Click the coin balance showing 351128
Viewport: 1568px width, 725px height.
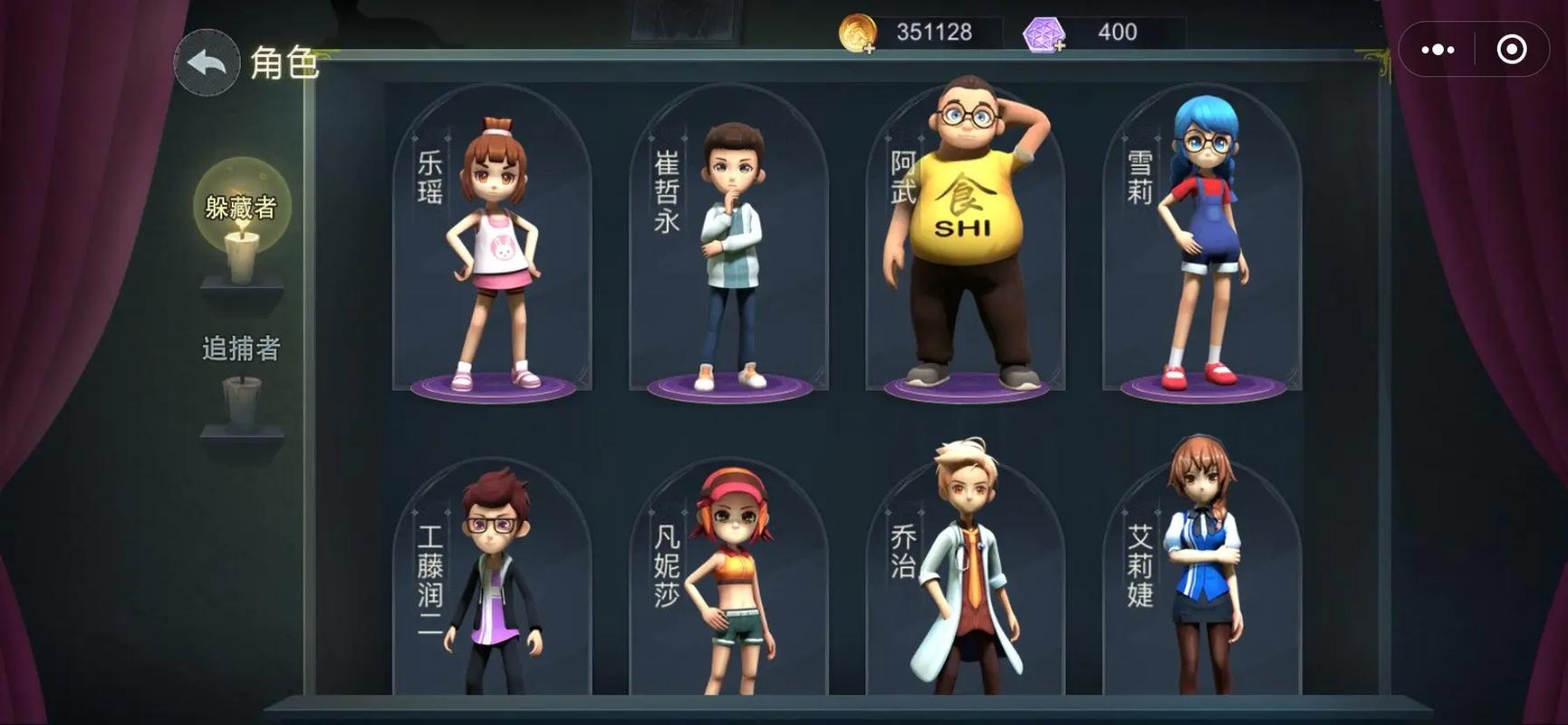(x=933, y=30)
